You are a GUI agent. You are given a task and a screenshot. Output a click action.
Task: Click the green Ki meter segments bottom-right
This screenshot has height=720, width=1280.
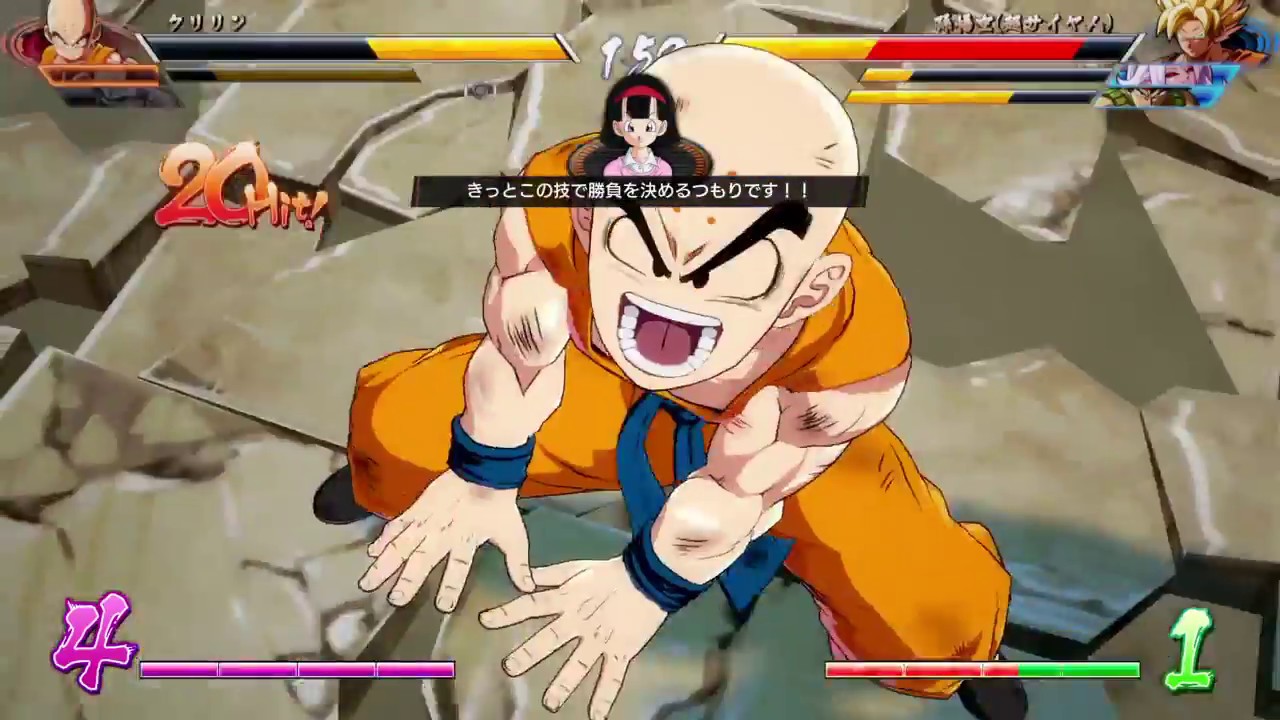980,670
